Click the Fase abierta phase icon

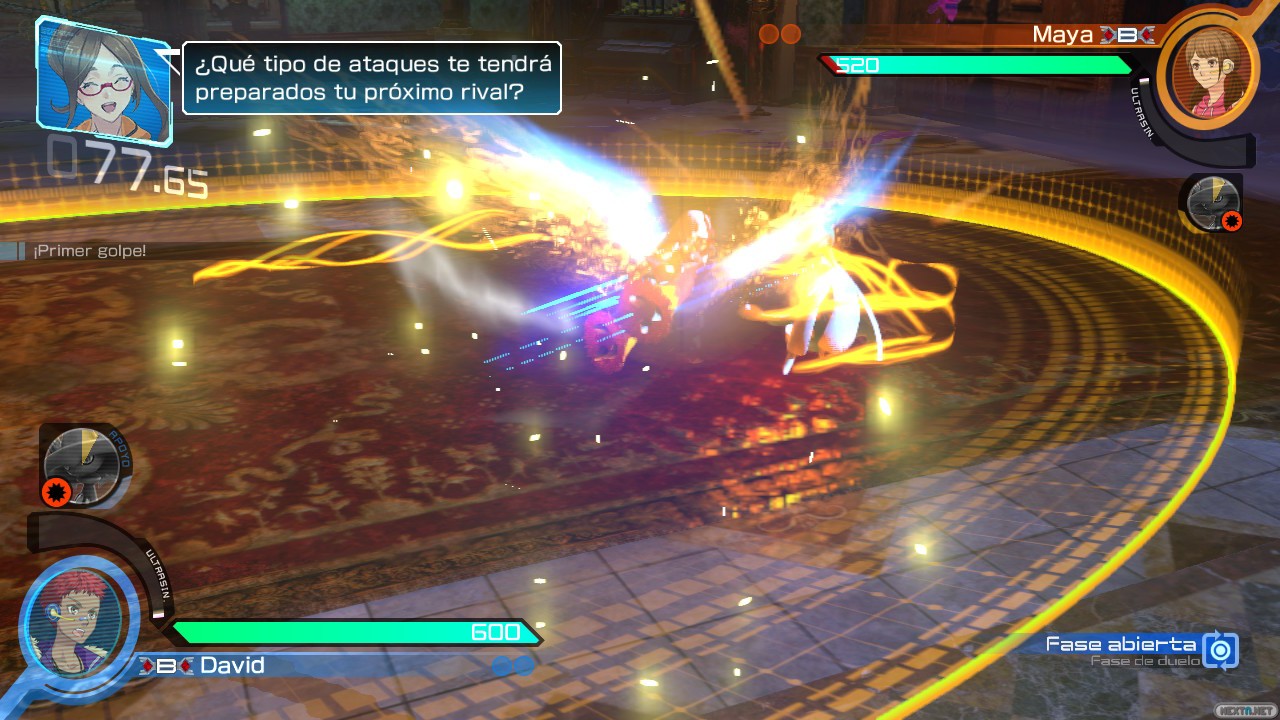(1220, 650)
